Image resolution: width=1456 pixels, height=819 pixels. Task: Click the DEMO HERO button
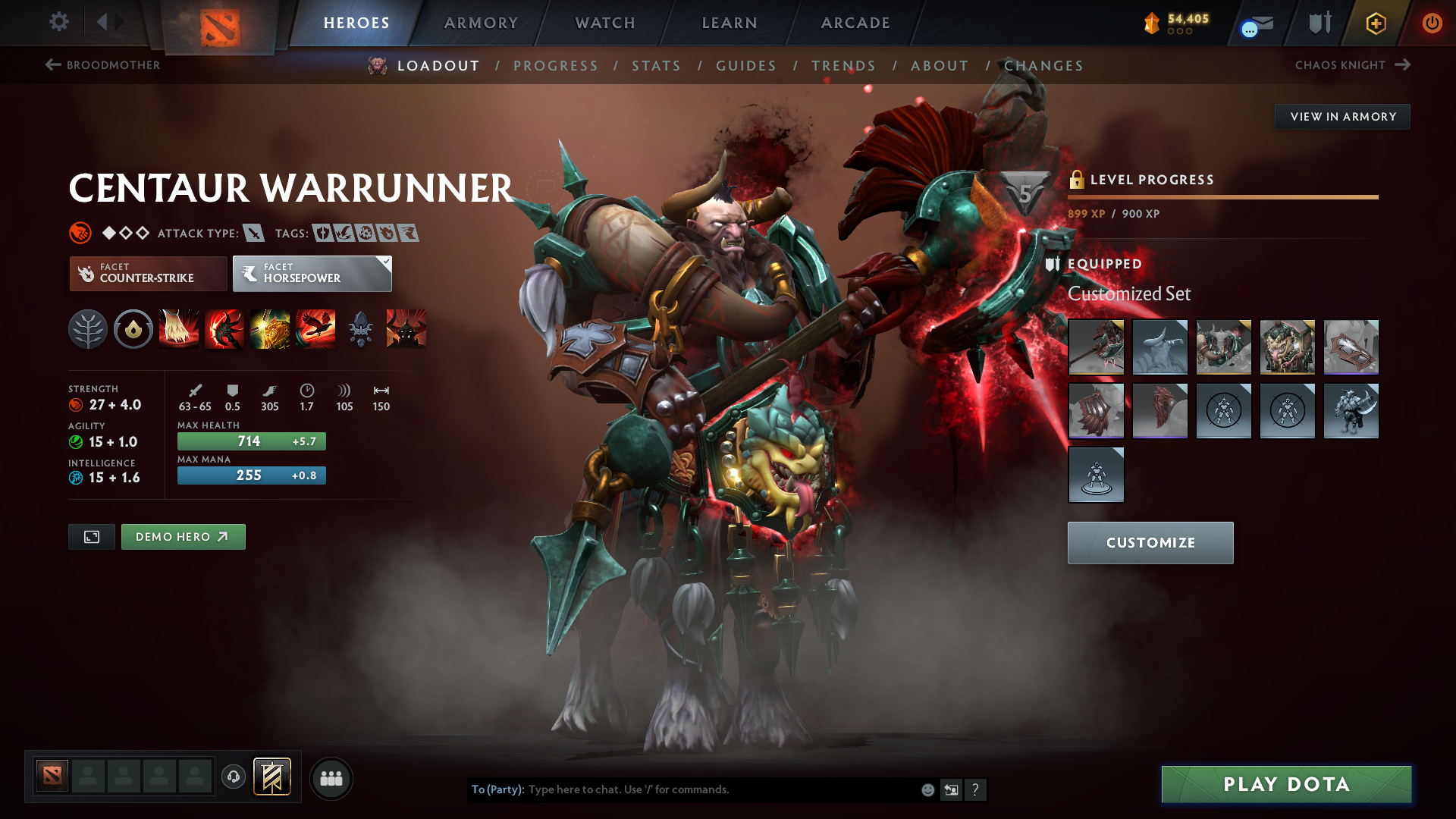[x=183, y=537]
